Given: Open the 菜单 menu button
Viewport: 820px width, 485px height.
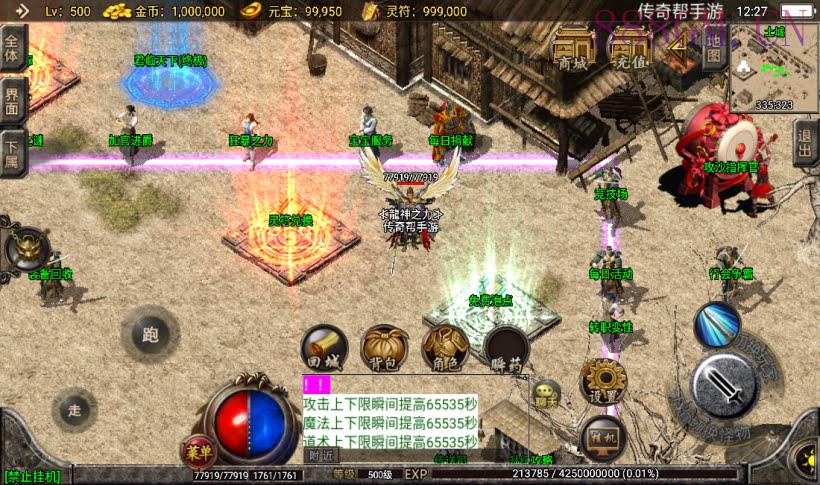Looking at the screenshot, I should [x=198, y=450].
